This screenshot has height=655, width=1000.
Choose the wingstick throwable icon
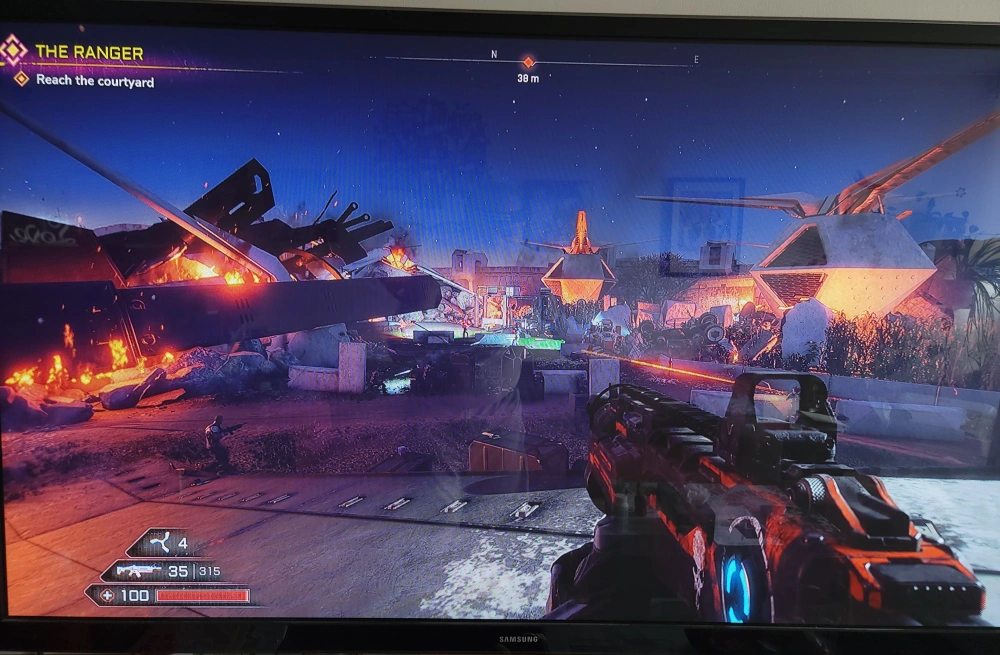tap(158, 545)
